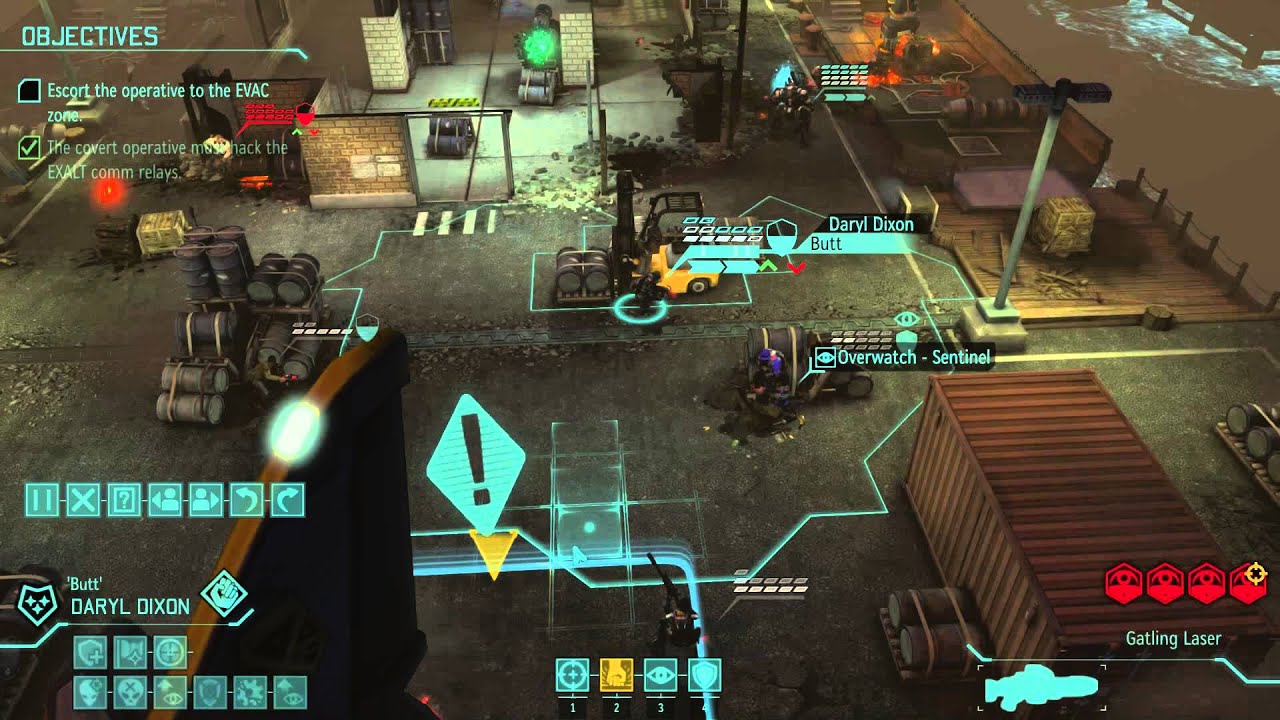
Task: Select the Fire Weapon crosshair ability
Action: (573, 676)
